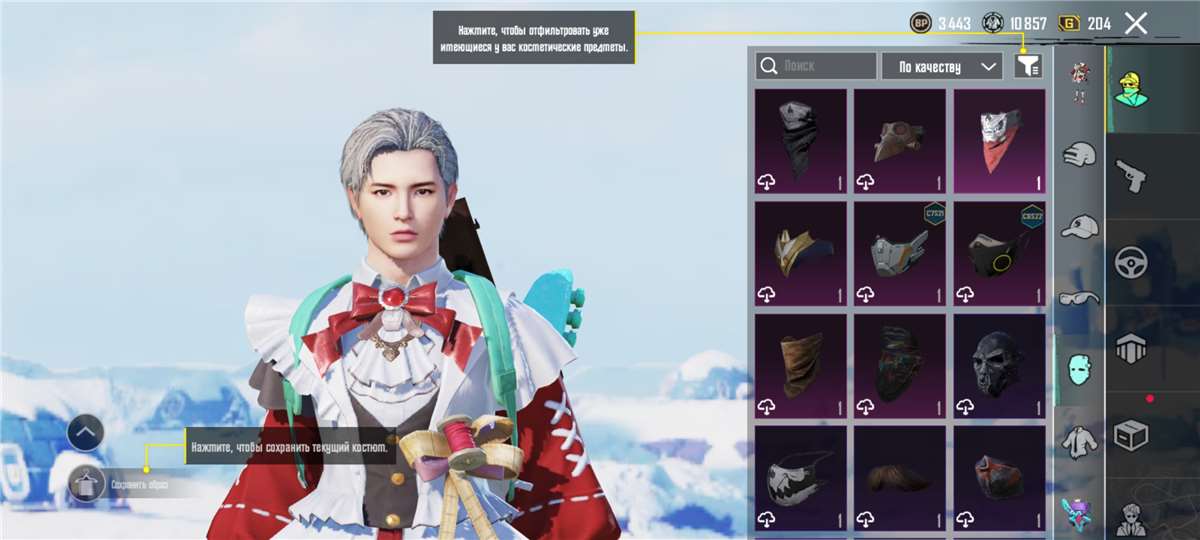The width and height of the screenshot is (1200, 540).
Task: Open the pistol weapon skins section
Action: tap(1131, 174)
